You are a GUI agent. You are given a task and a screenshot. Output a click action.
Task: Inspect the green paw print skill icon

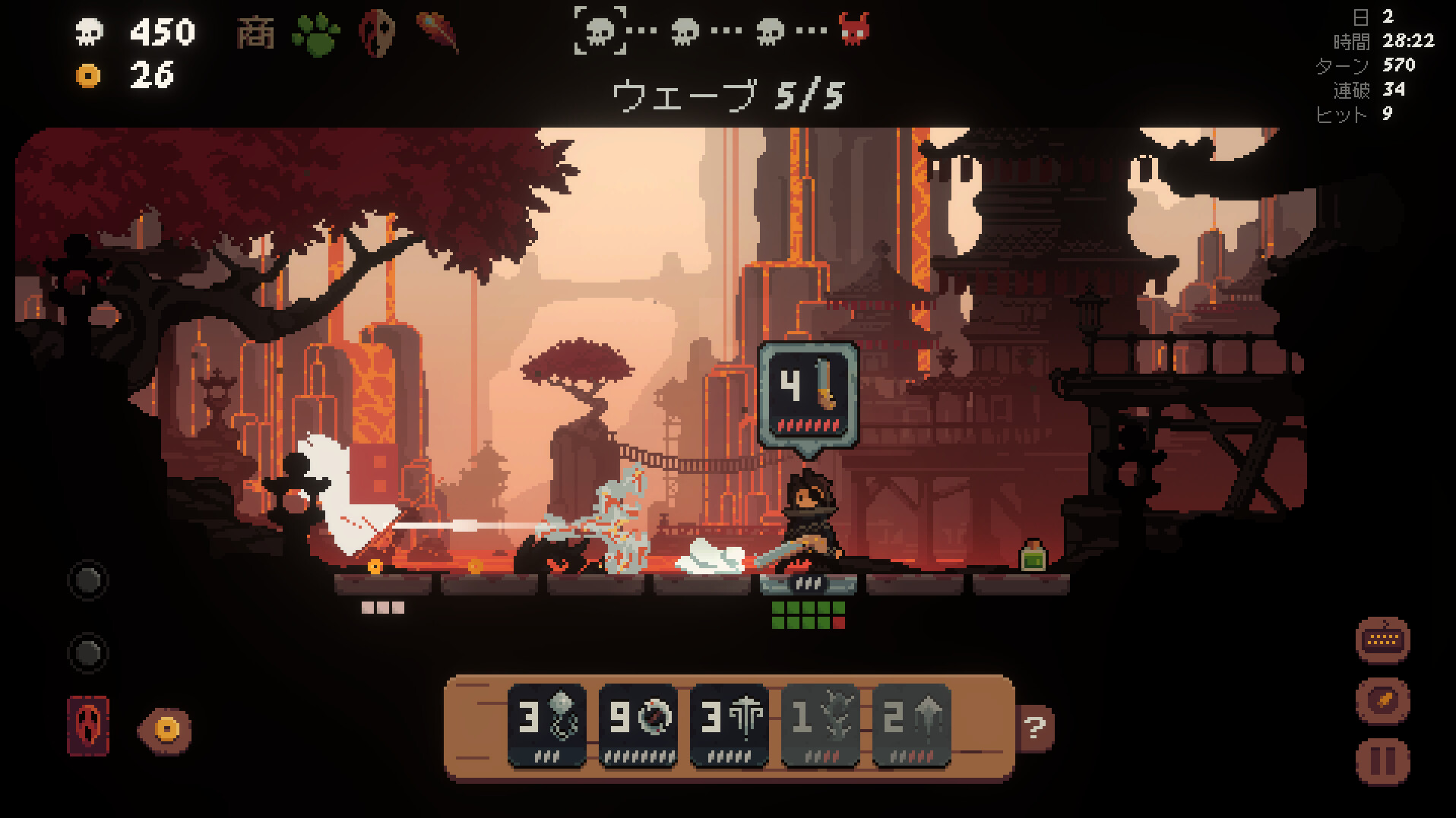coord(316,34)
